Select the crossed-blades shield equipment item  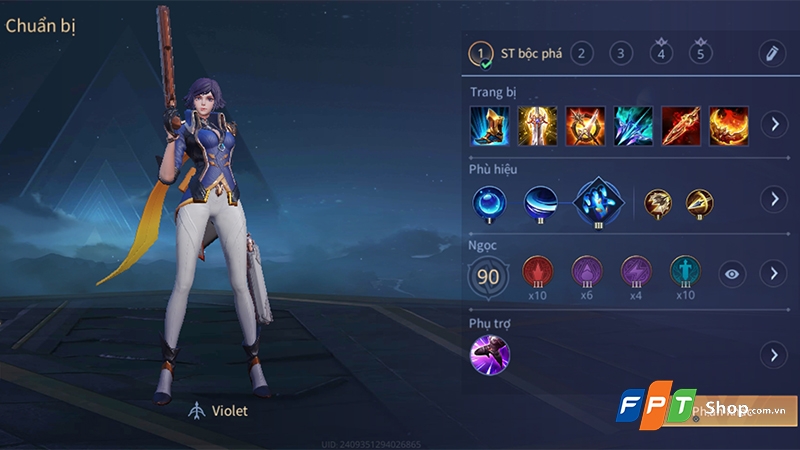coord(585,125)
